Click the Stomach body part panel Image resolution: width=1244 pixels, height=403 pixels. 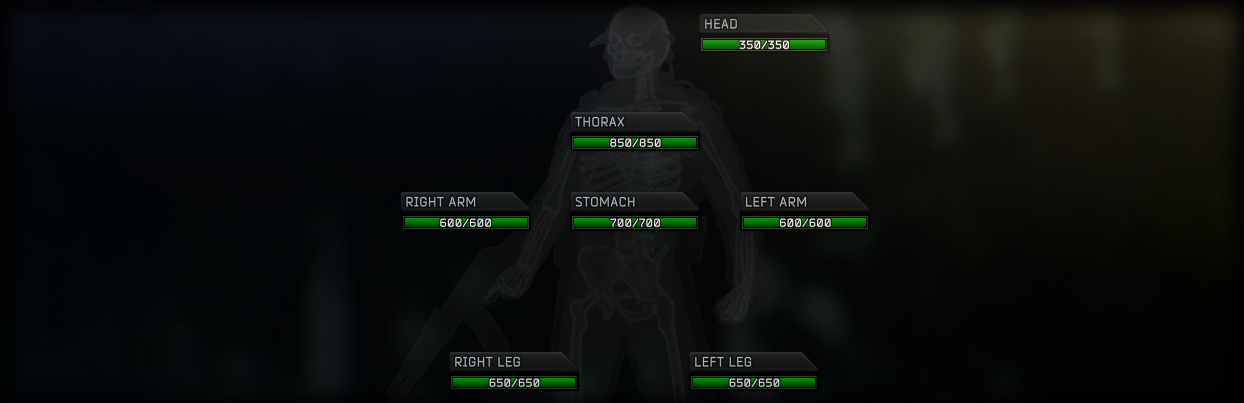click(x=634, y=213)
